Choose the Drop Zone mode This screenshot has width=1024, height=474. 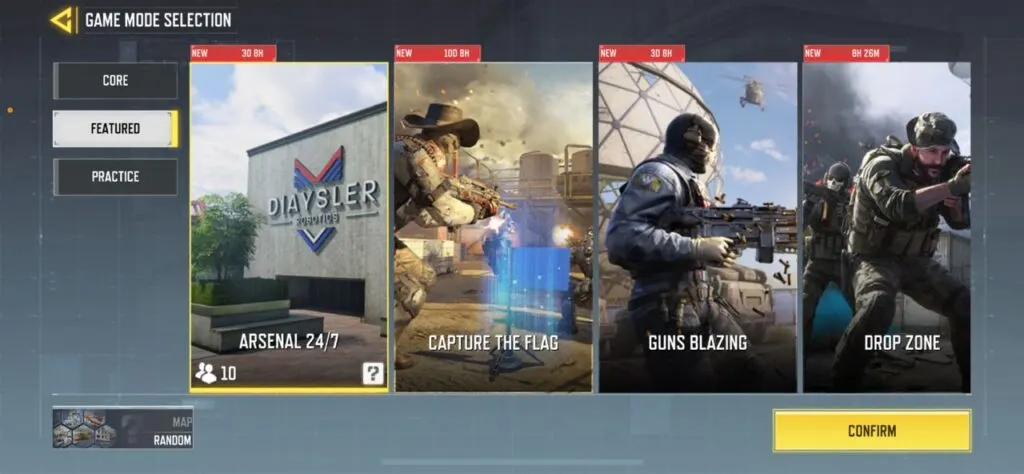887,225
